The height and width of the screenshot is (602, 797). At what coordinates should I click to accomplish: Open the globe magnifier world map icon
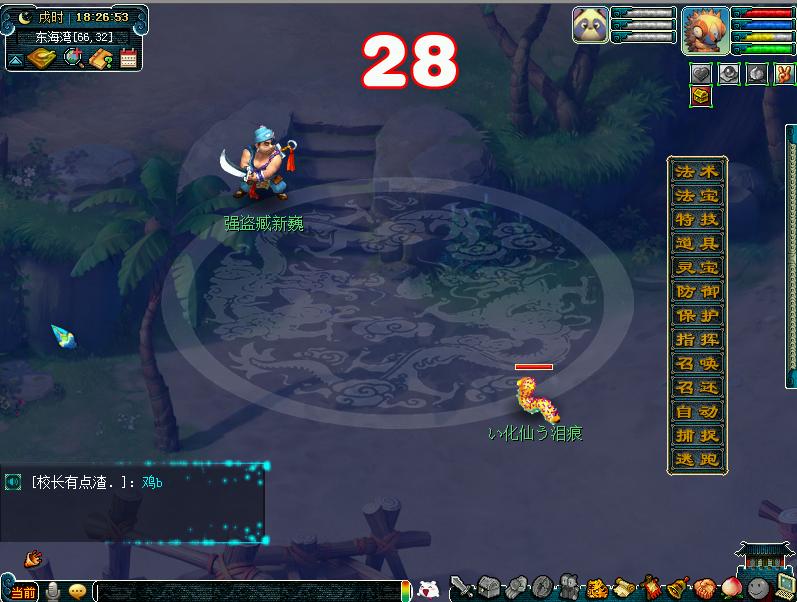point(73,58)
